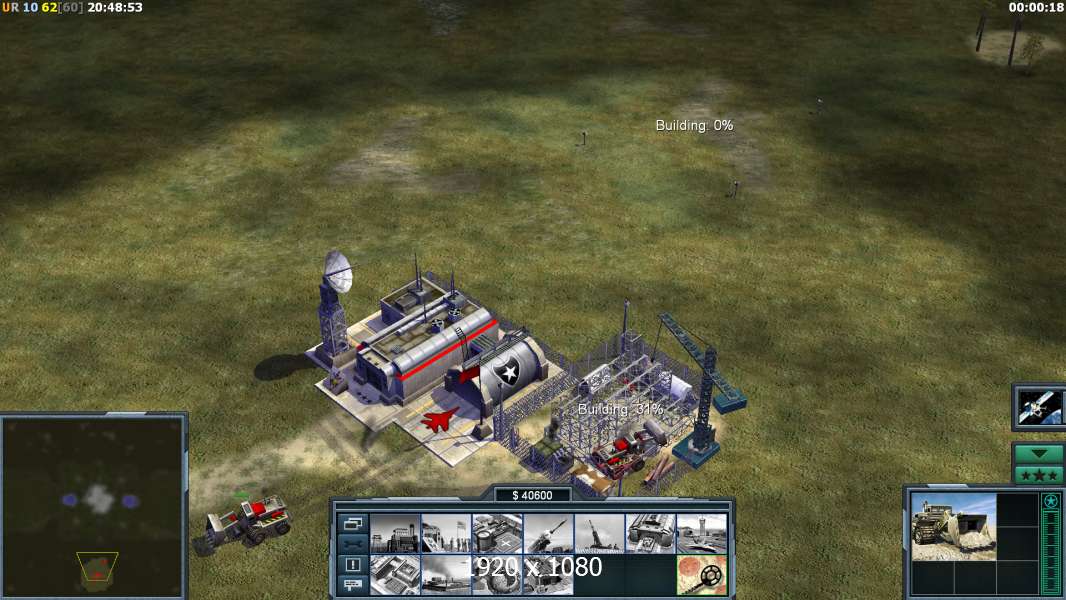This screenshot has height=600, width=1066.
Task: Select the war factory build icon
Action: 650,533
